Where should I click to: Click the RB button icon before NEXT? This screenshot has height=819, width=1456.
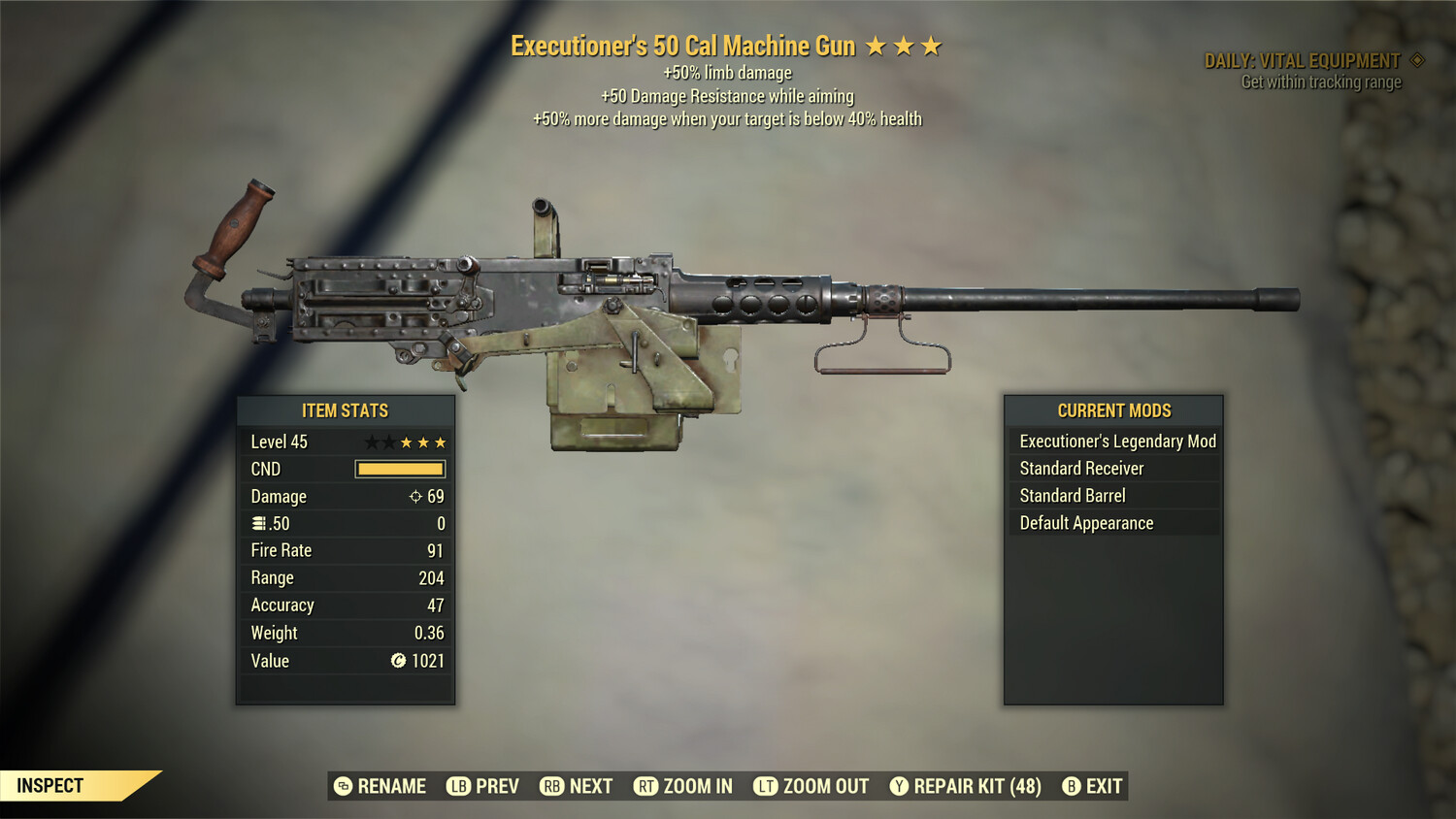(550, 786)
